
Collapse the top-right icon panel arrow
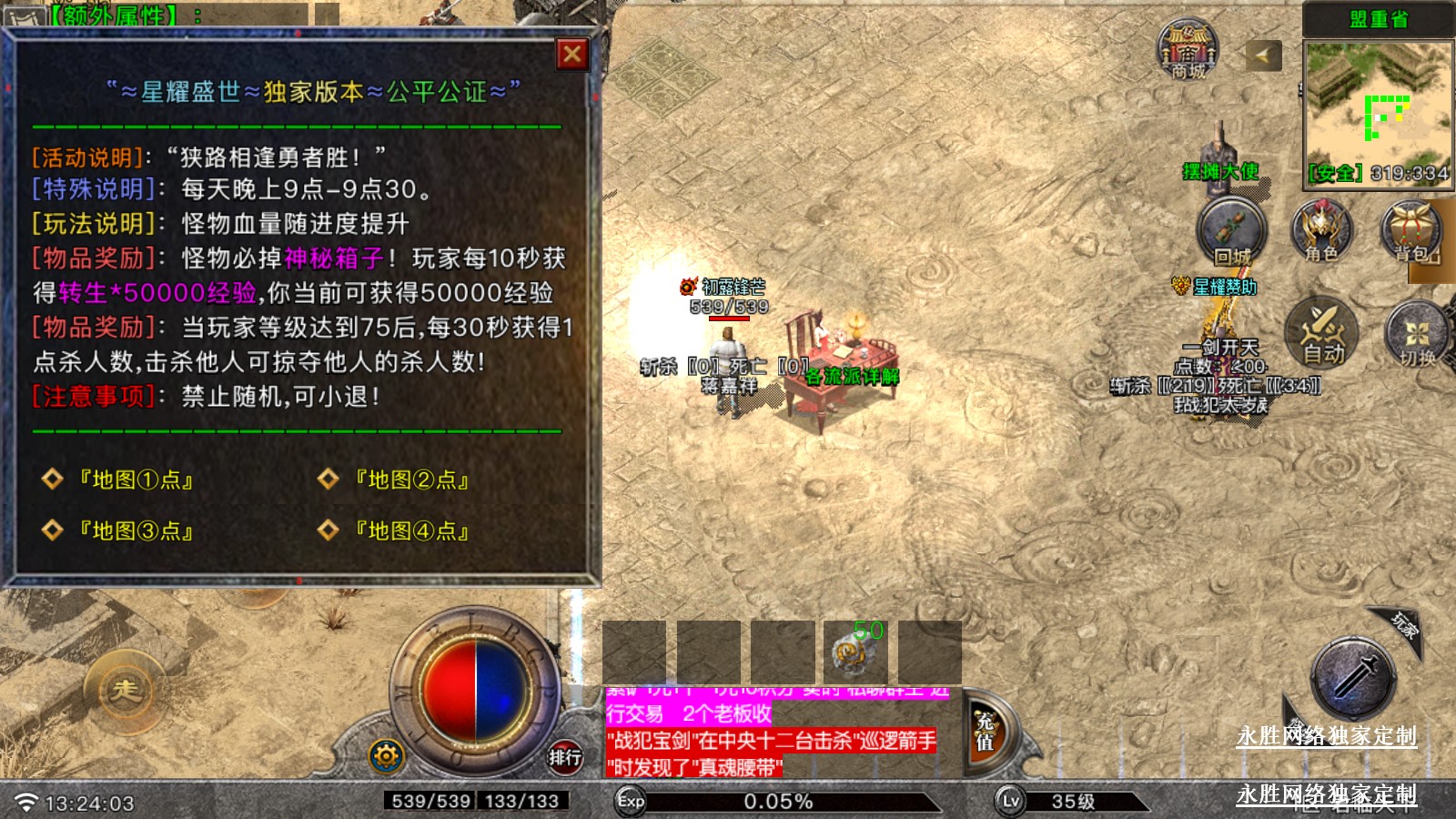[1262, 56]
